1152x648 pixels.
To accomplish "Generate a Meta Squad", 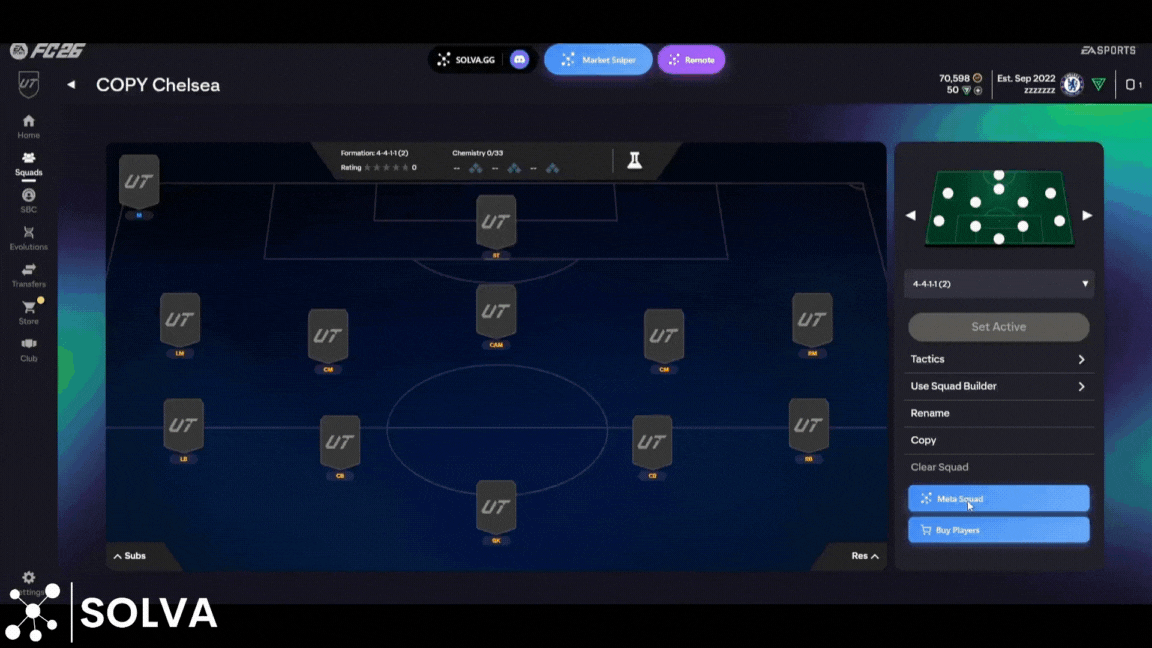I will click(x=998, y=498).
